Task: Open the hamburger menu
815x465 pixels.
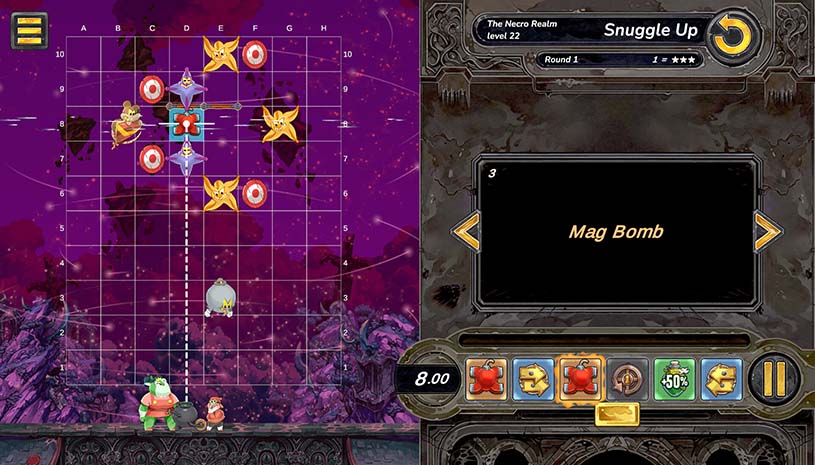Action: tap(29, 30)
